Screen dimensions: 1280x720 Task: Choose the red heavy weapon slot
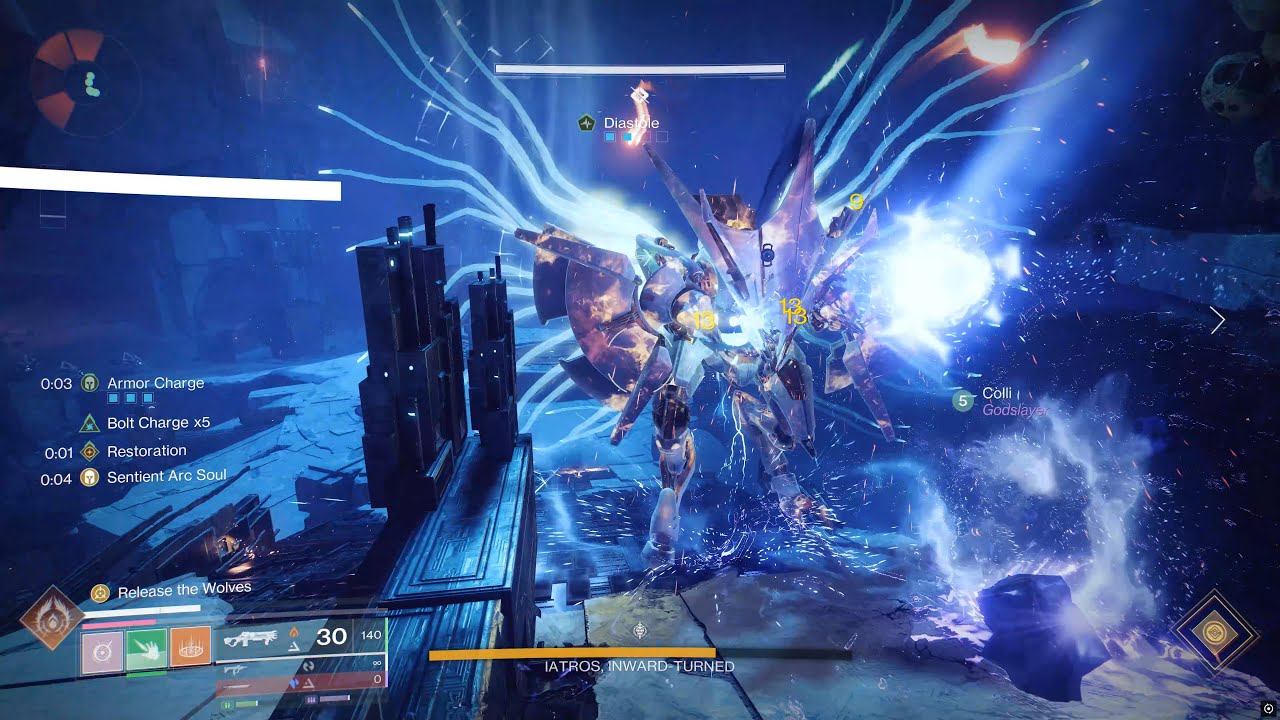(300, 681)
